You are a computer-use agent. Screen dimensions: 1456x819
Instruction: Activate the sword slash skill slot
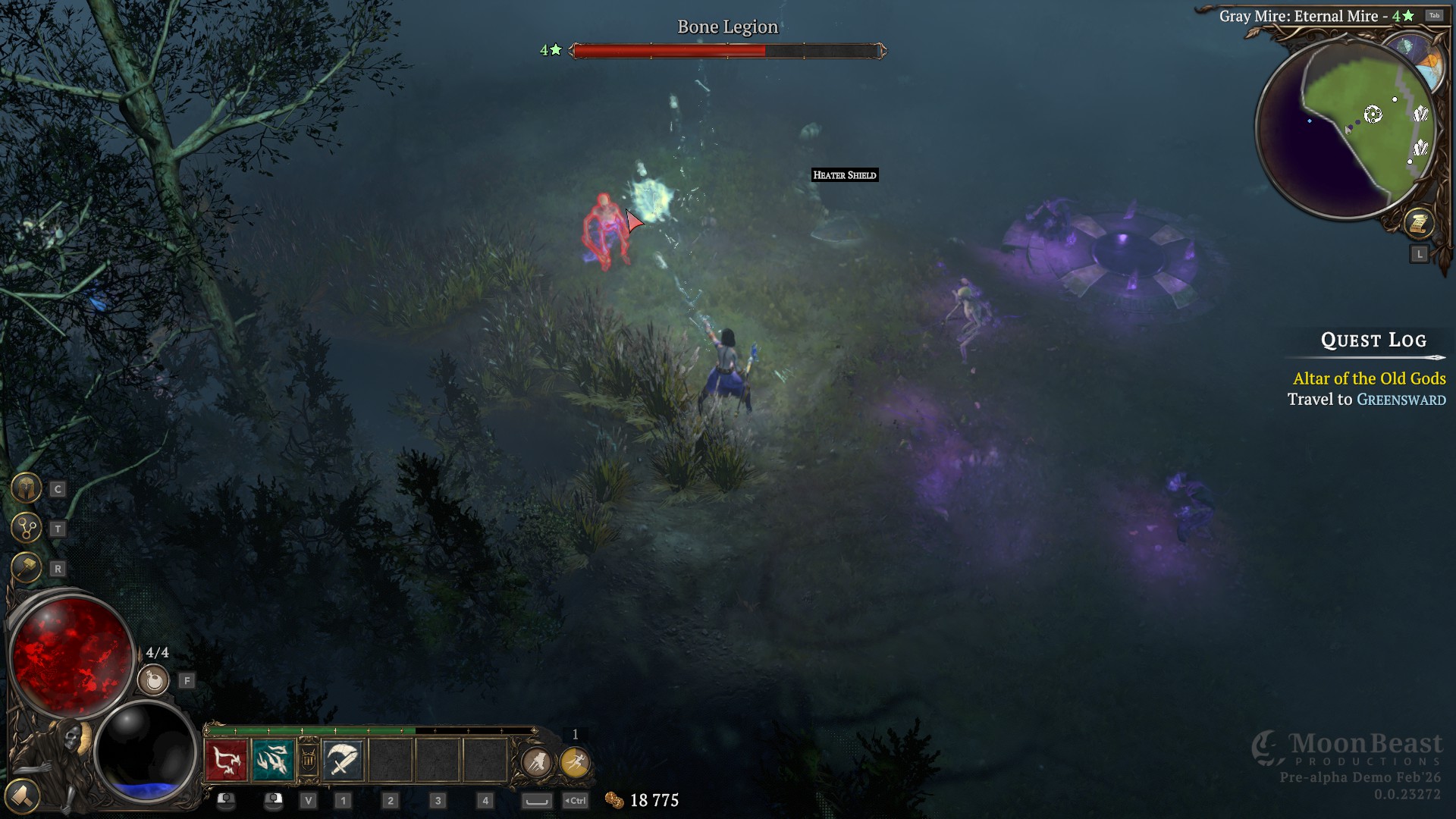(343, 760)
